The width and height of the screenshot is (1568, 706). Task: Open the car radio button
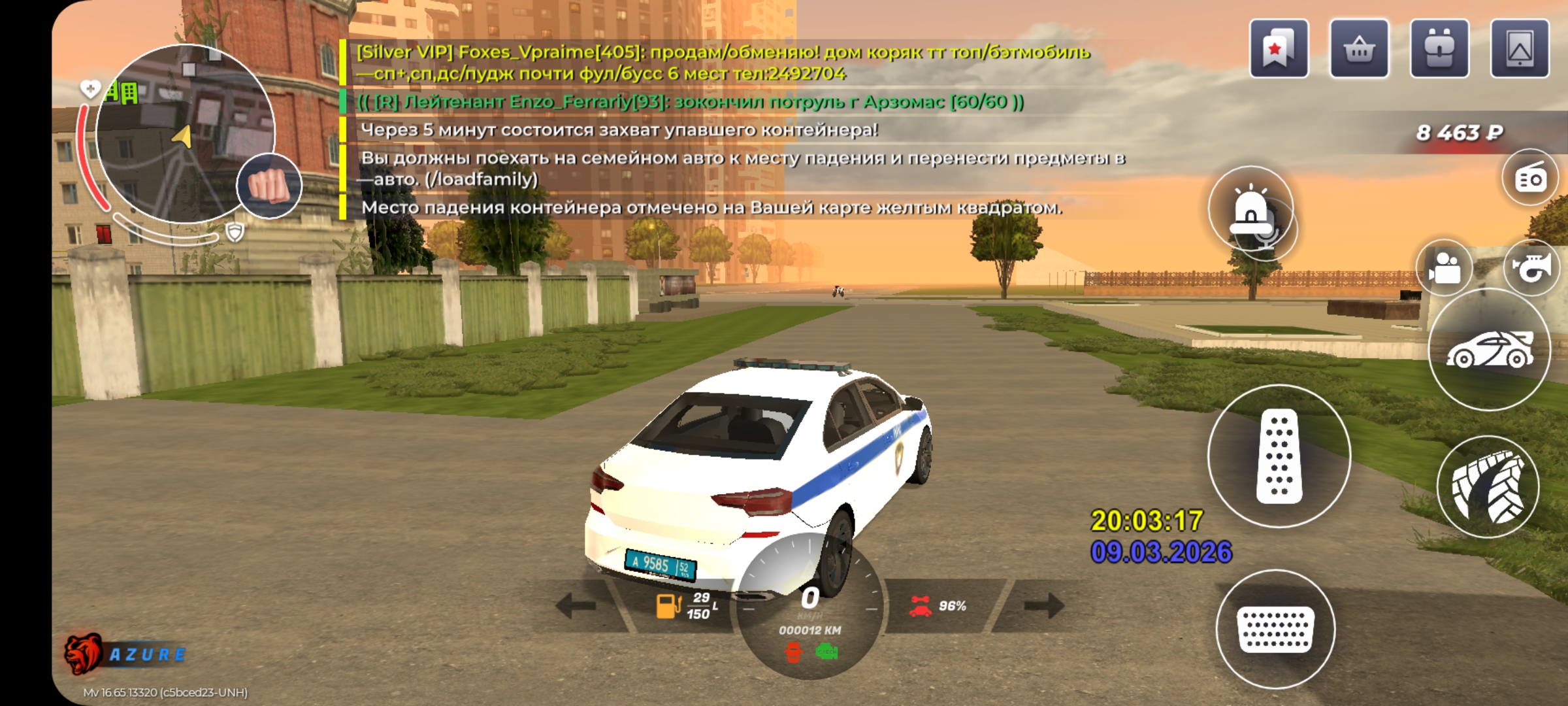pyautogui.click(x=1531, y=178)
